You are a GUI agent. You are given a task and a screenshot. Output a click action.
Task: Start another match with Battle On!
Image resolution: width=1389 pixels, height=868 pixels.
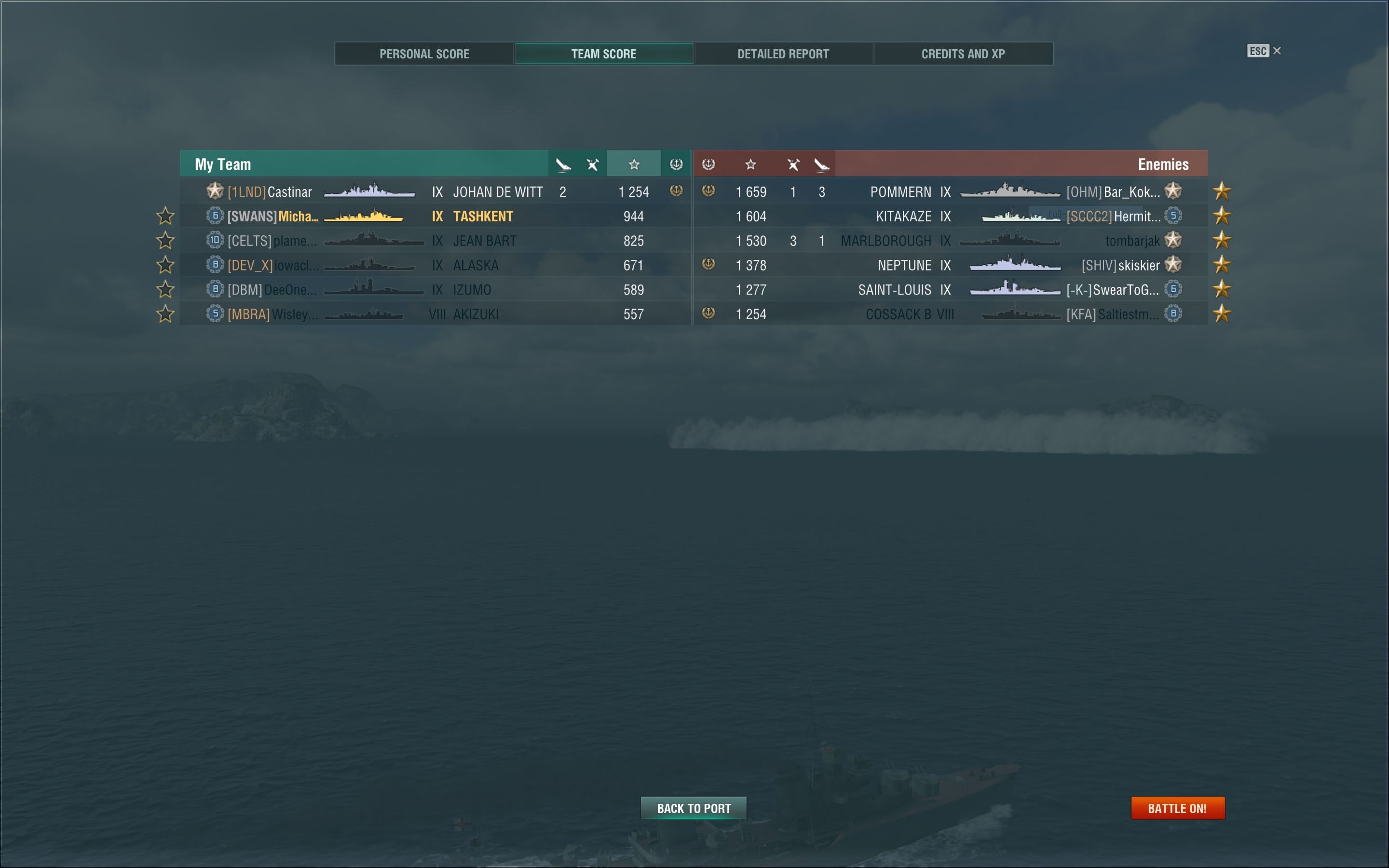1177,808
